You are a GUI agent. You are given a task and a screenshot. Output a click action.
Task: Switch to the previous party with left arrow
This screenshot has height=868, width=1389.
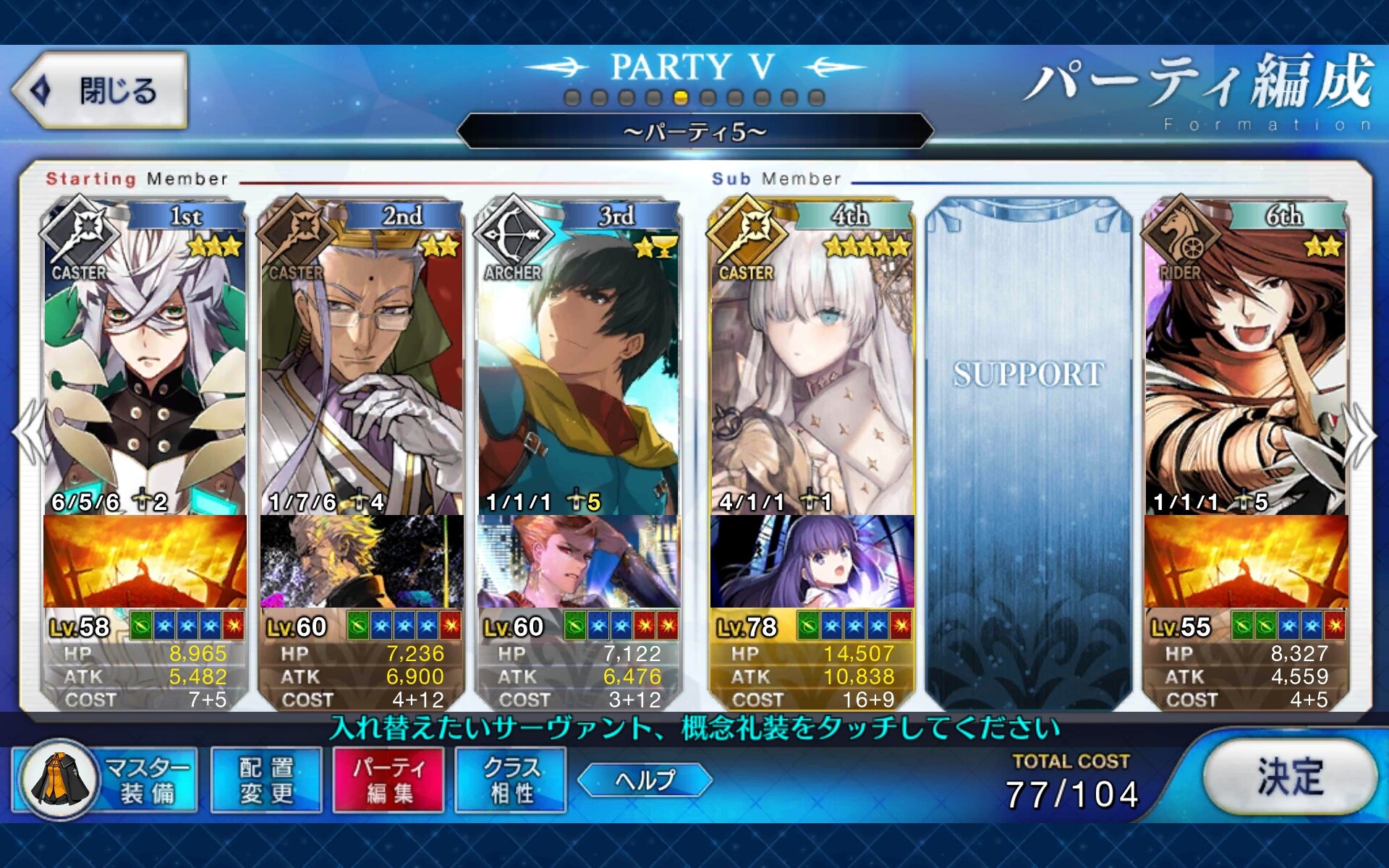pos(30,433)
